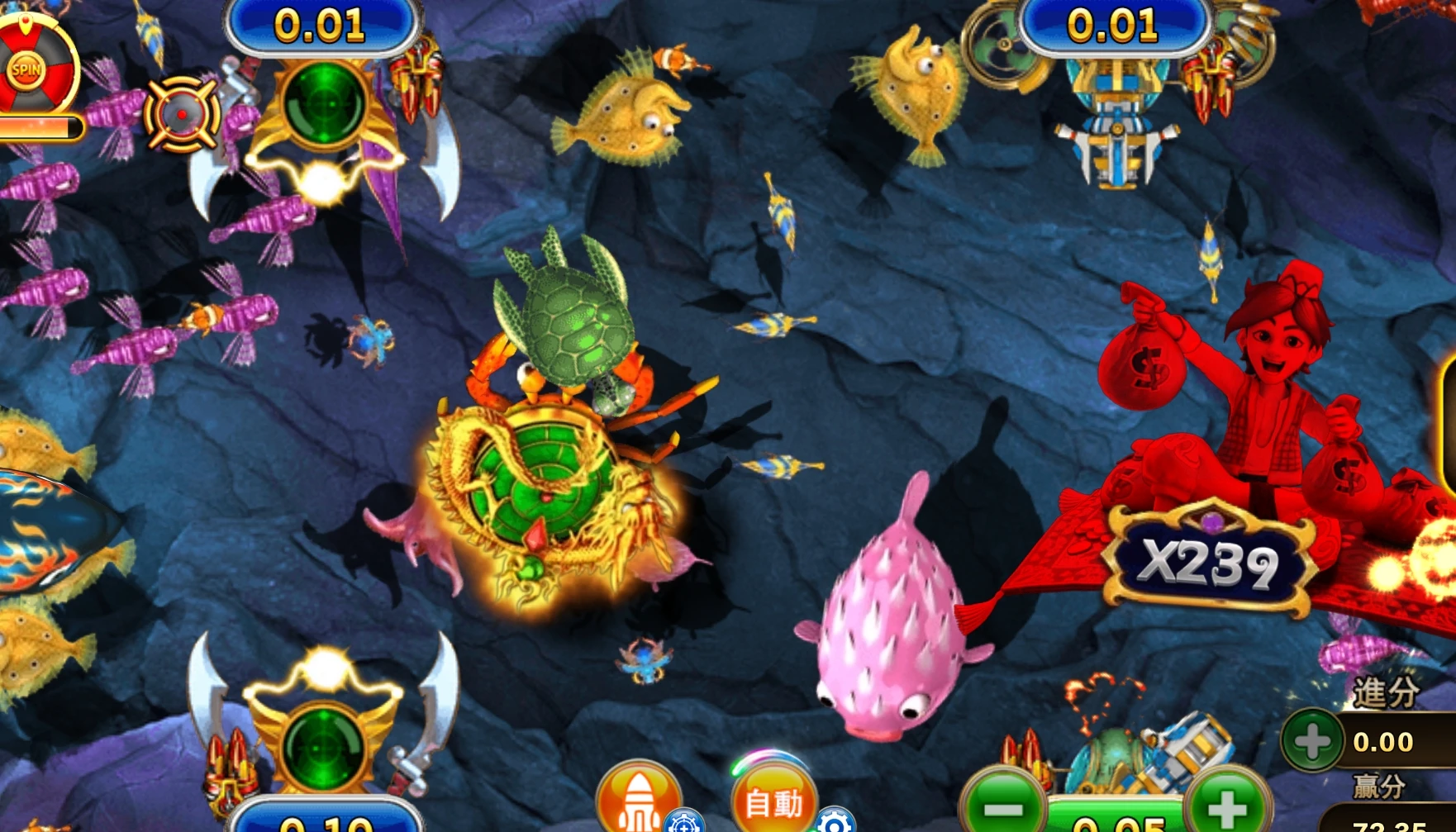Screen dimensions: 1456x832
Task: Add credits with the 進分 plus button
Action: (1311, 740)
